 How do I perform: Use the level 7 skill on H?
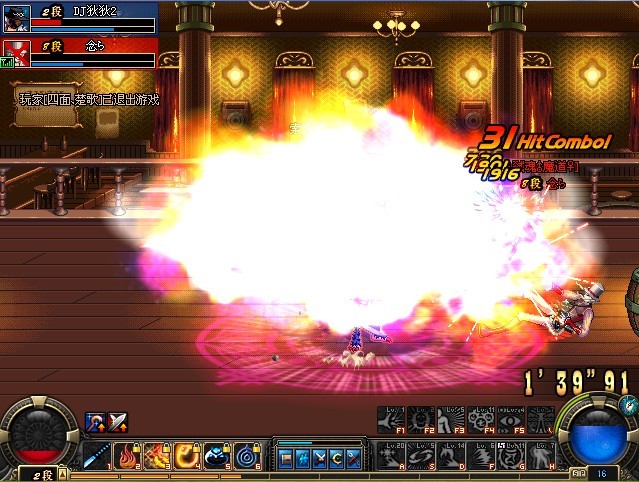pyautogui.click(x=541, y=455)
